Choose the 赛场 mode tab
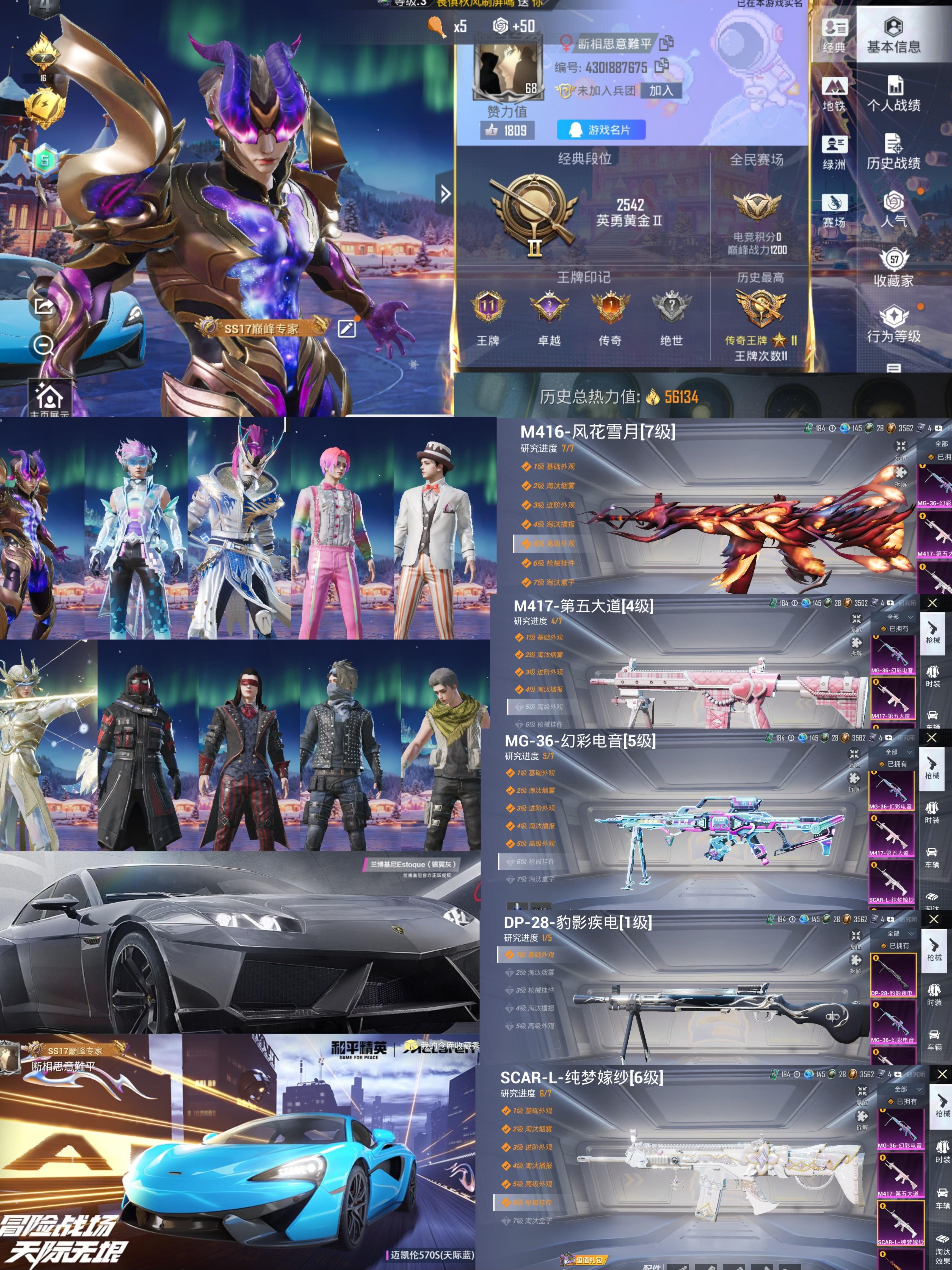 coord(834,210)
